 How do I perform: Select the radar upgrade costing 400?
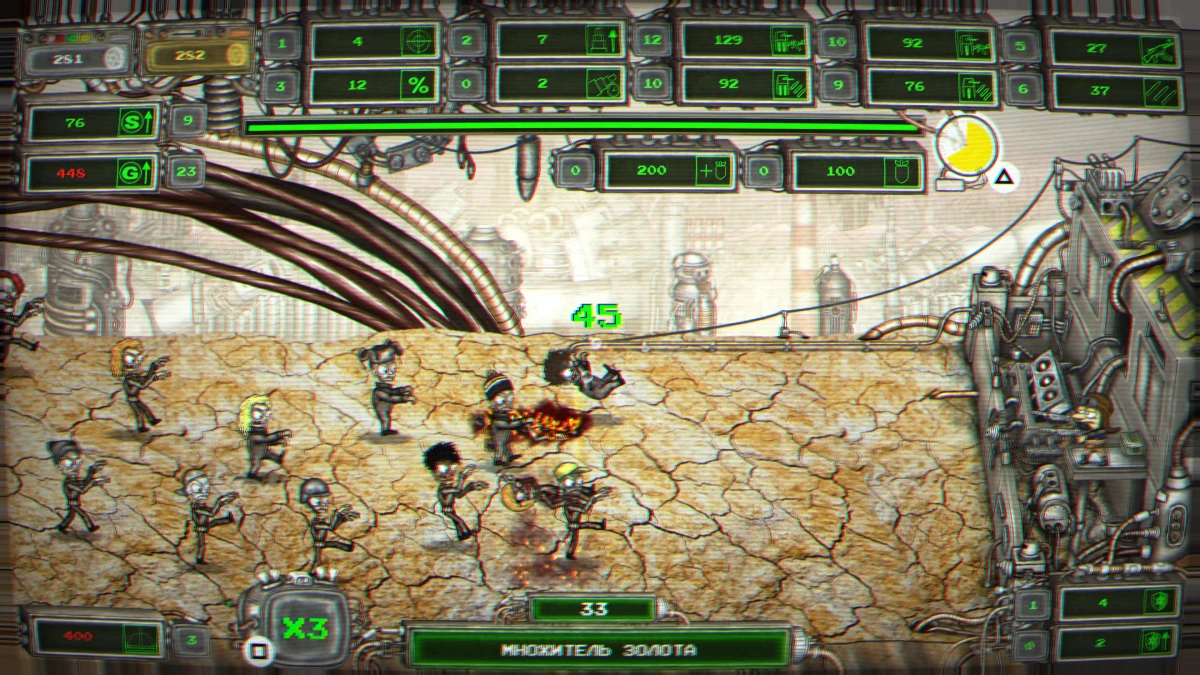(96, 636)
